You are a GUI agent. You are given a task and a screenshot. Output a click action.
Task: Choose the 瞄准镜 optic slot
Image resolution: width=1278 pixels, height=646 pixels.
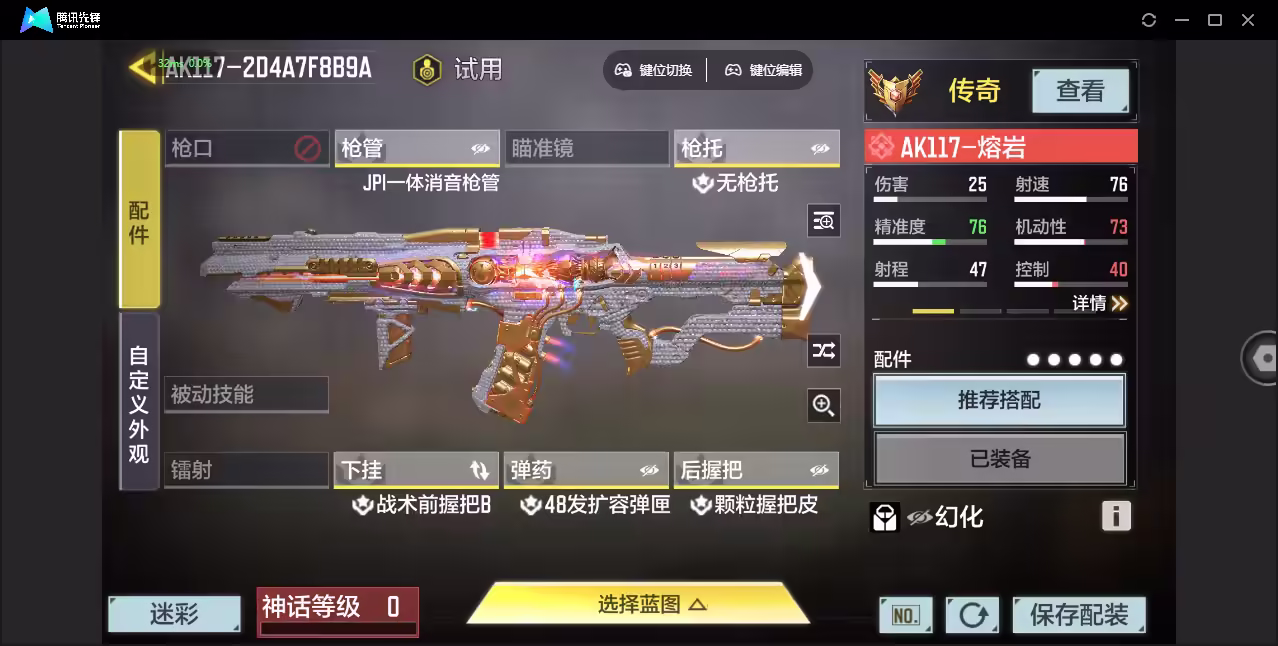(x=586, y=149)
